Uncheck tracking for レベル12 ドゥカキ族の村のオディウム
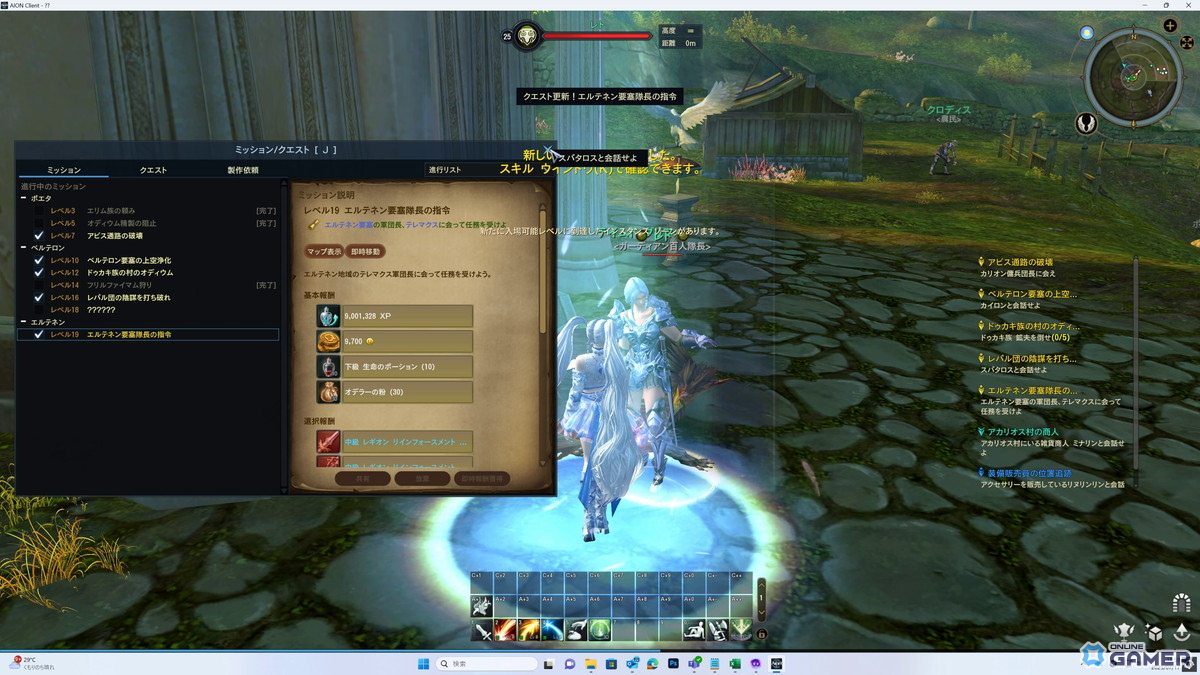Screen dimensions: 1200x675 [39, 272]
